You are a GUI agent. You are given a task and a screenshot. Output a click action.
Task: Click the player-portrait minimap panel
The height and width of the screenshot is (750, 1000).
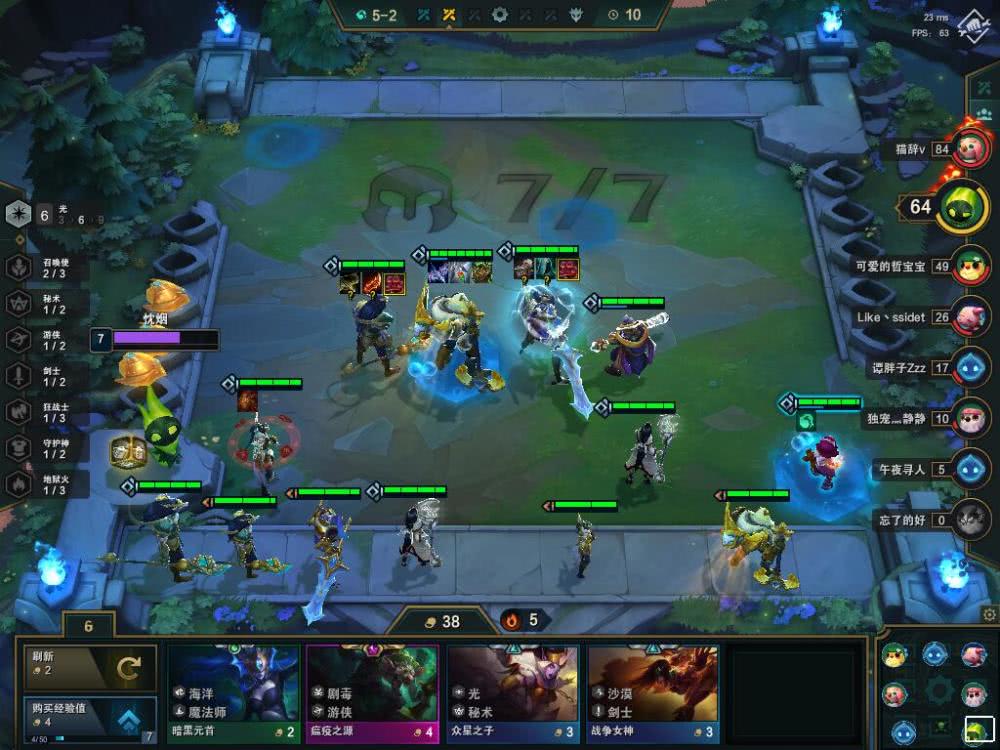(x=936, y=692)
